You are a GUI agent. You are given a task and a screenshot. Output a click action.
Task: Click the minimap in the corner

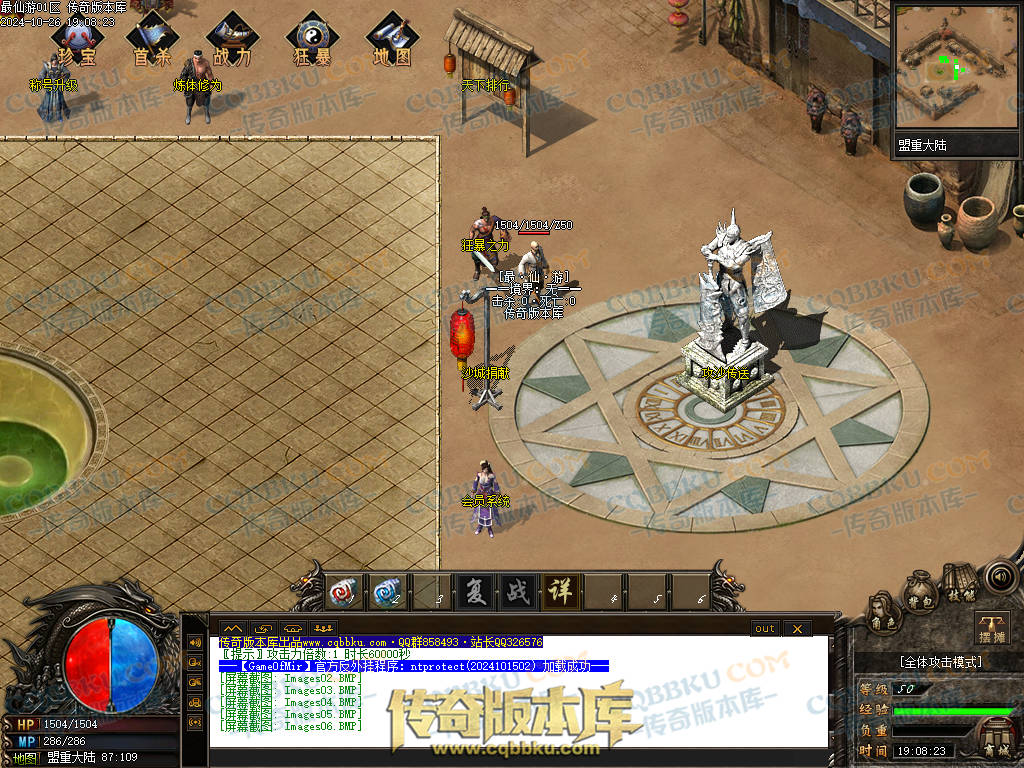[x=956, y=68]
